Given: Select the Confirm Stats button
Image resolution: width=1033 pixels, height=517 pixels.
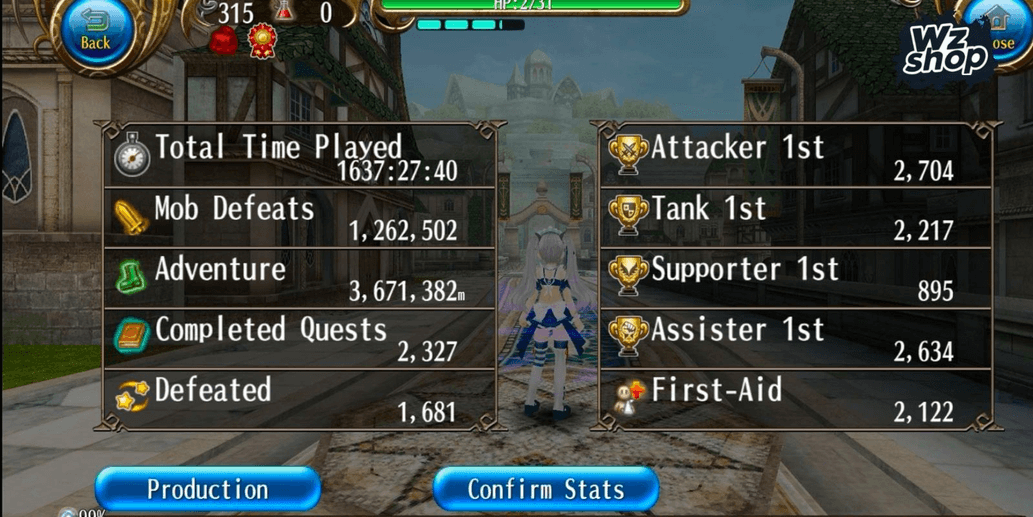Looking at the screenshot, I should [546, 489].
